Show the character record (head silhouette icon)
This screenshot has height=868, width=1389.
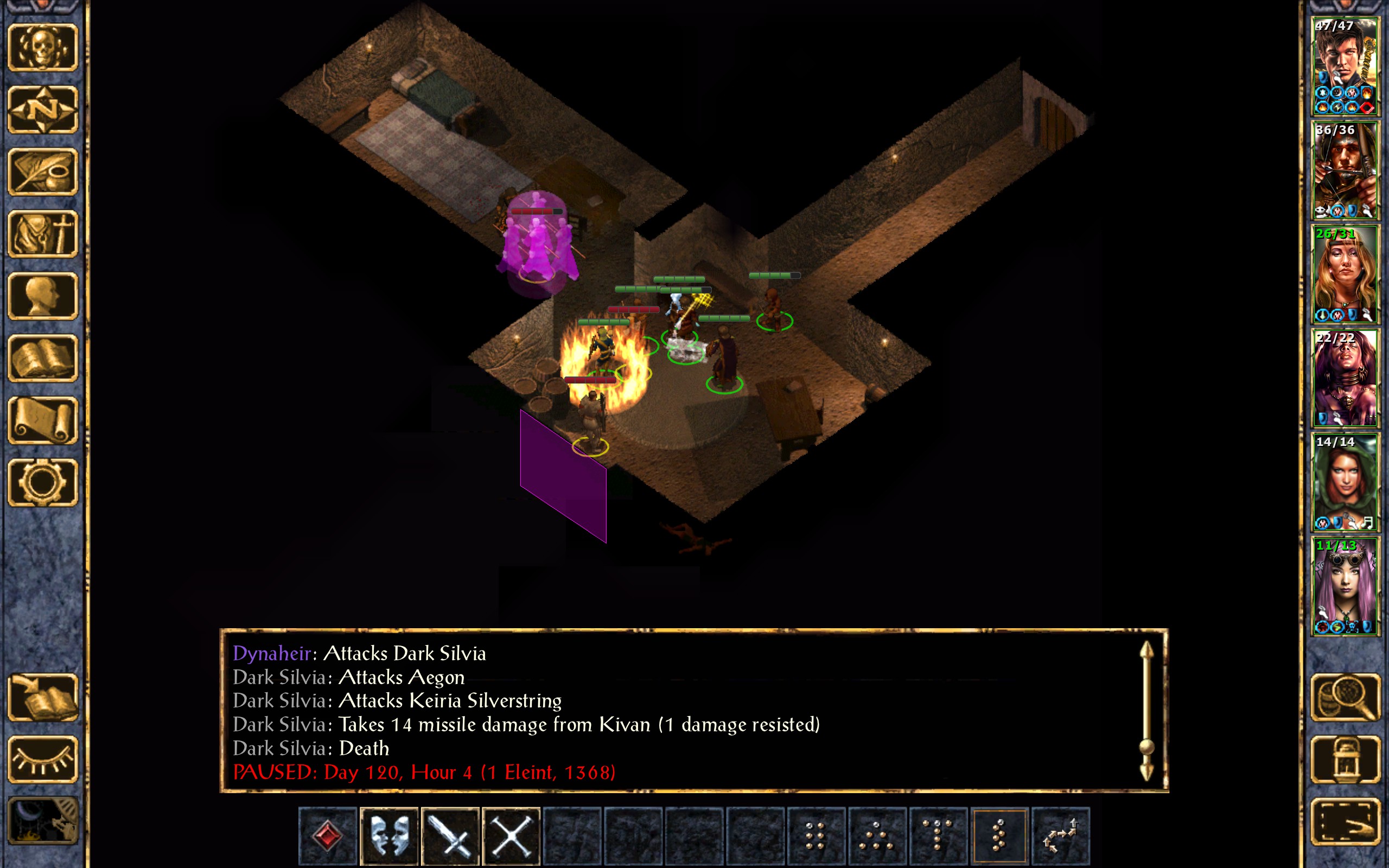point(42,296)
